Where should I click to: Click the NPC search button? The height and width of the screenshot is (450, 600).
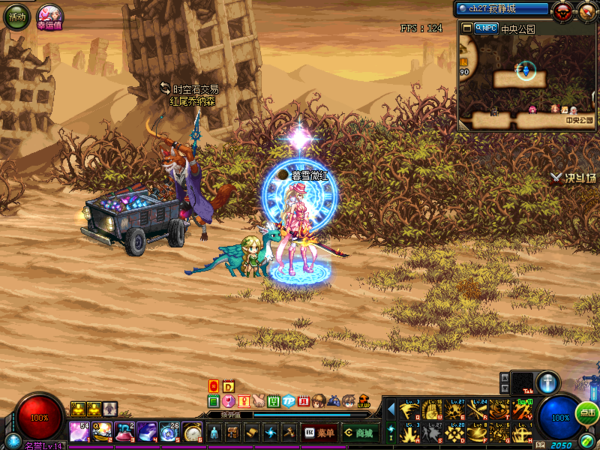tap(488, 29)
